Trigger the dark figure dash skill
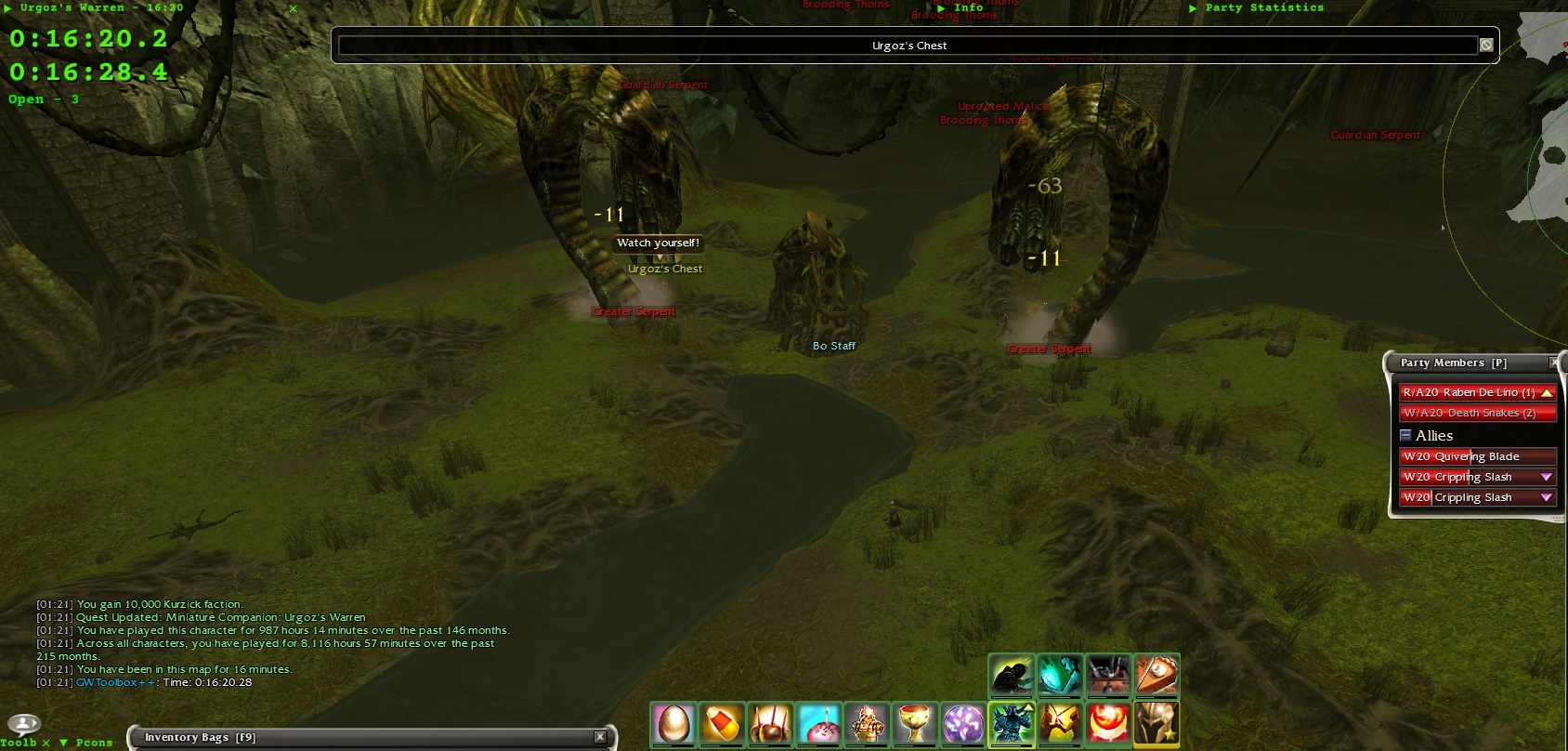The image size is (1568, 751). (1011, 675)
